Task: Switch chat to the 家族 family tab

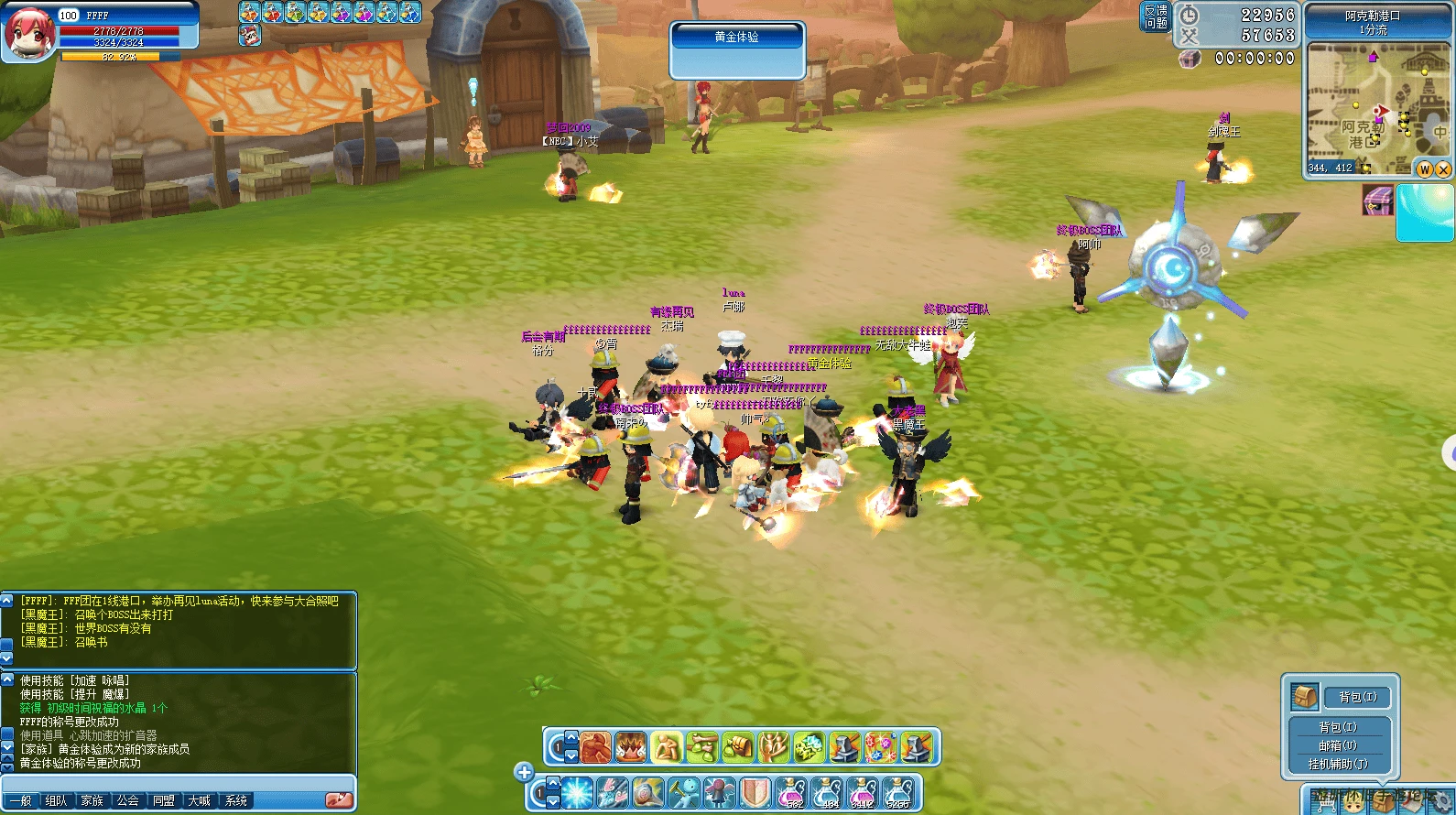Action: (92, 800)
